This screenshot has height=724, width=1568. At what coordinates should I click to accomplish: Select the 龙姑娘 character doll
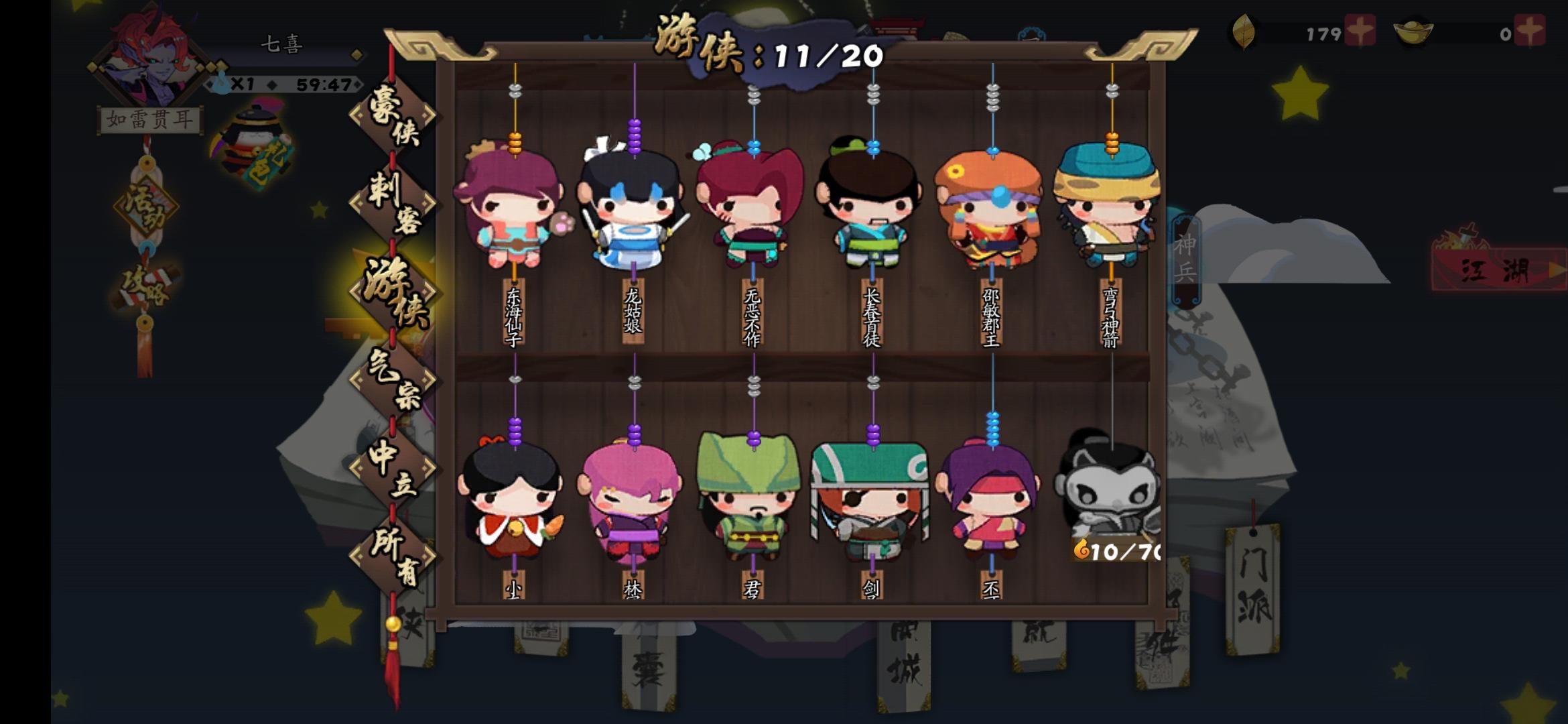(x=633, y=201)
